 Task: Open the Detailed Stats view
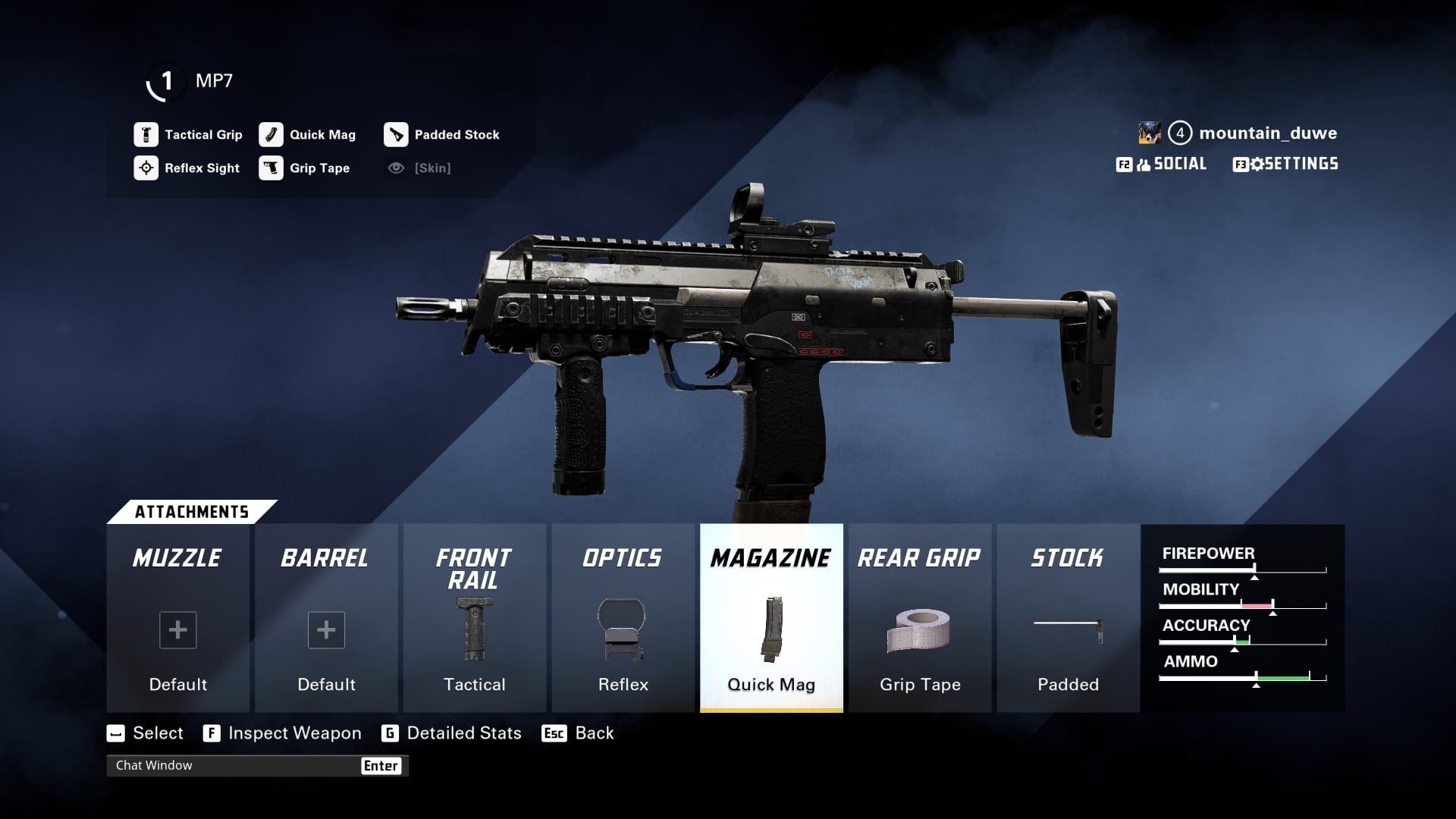pos(452,733)
